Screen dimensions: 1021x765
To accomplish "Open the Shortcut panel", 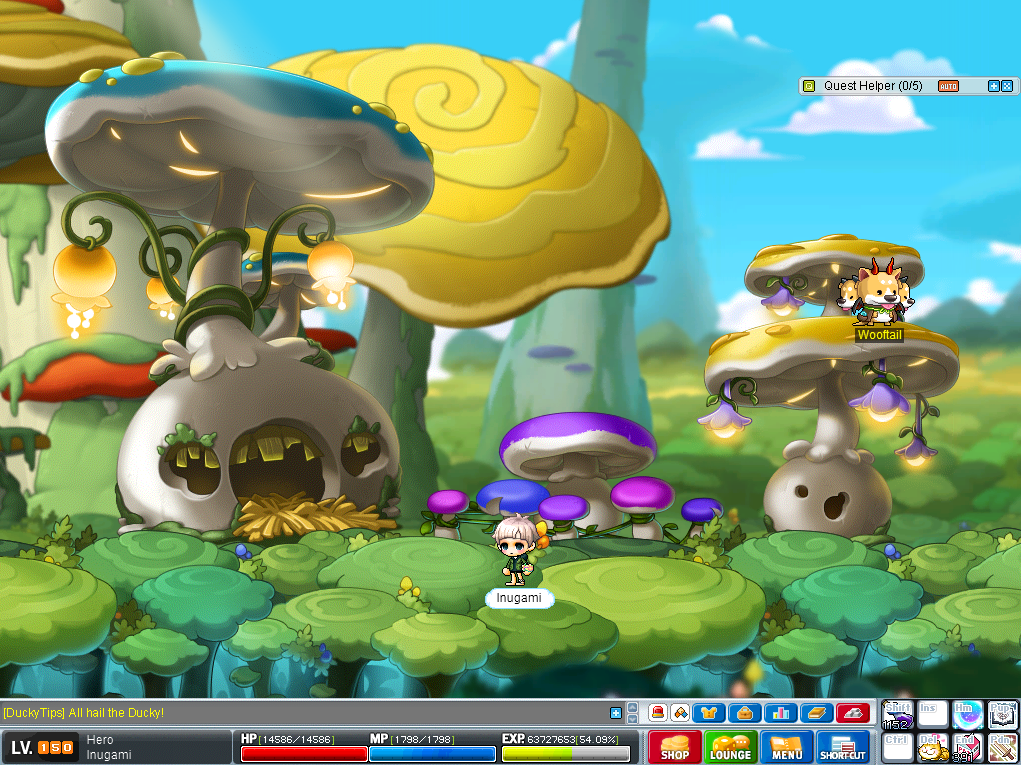I will (843, 747).
